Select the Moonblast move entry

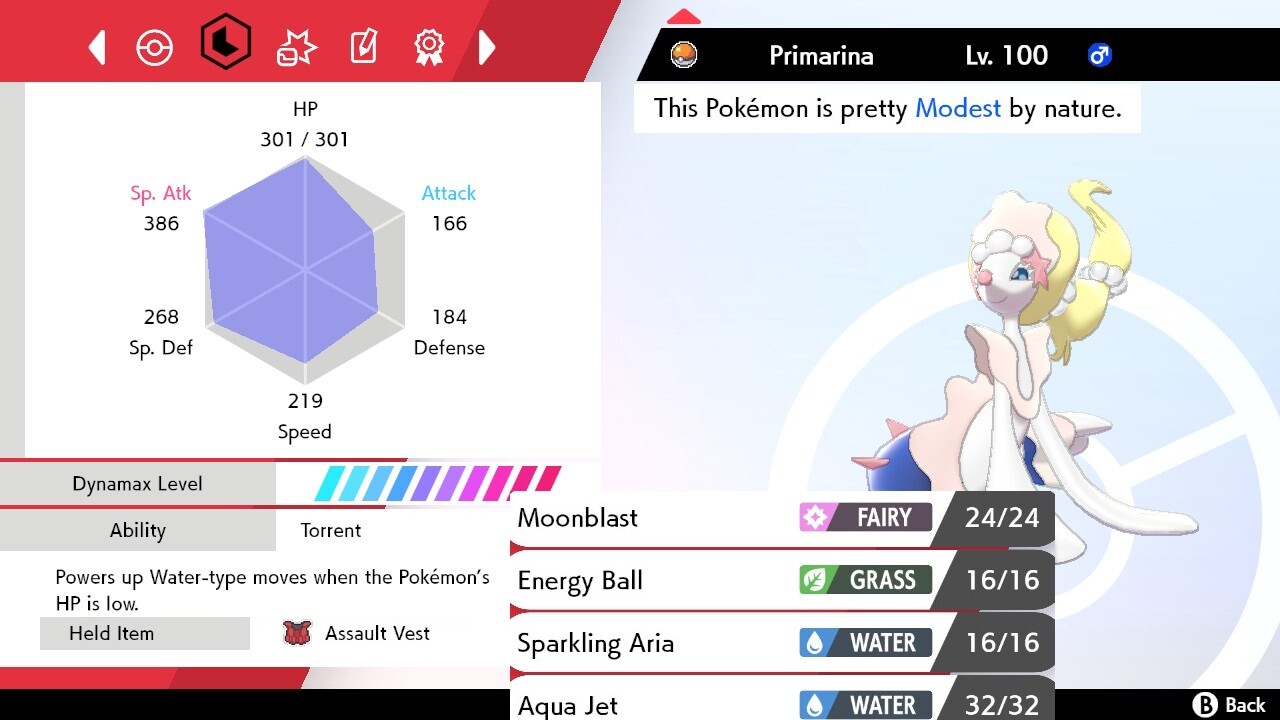(700, 518)
